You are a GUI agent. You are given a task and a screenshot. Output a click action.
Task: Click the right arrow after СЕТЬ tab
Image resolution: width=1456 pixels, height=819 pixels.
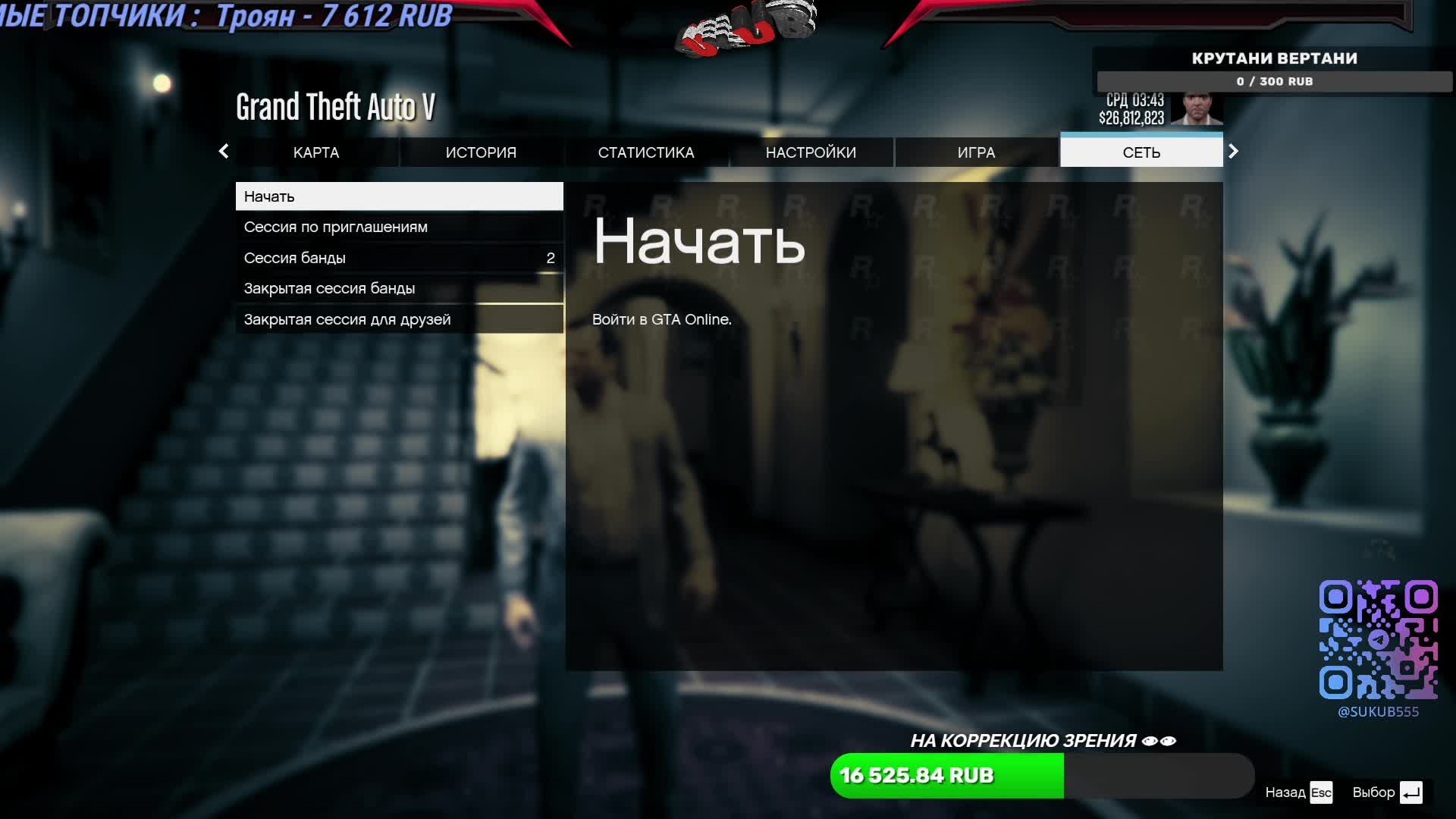point(1233,152)
